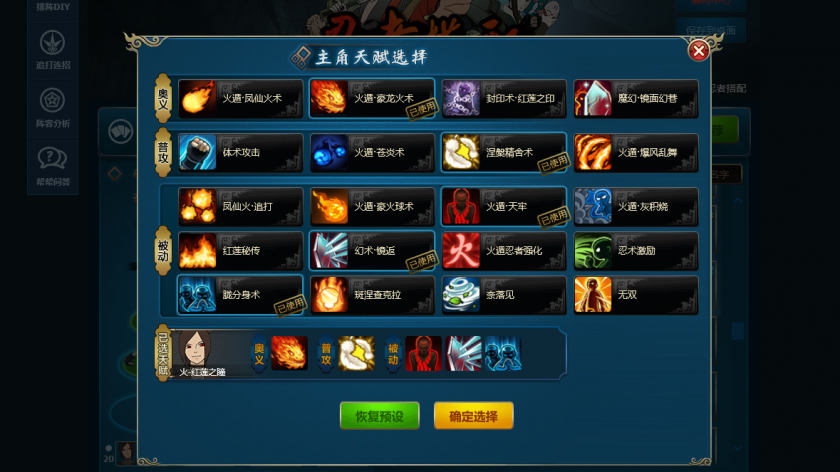Pick the 封印术·红莲之印 skill
The image size is (840, 472).
pyautogui.click(x=504, y=99)
